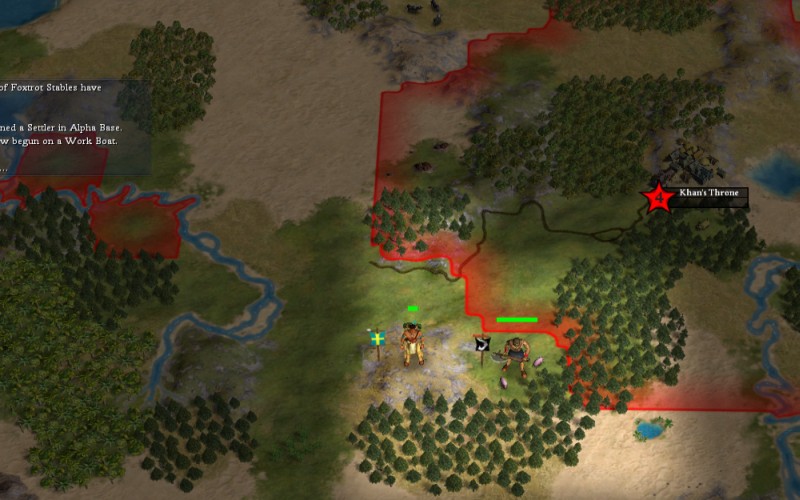Open the Khan's Throne city name label
This screenshot has width=800, height=500.
click(708, 192)
